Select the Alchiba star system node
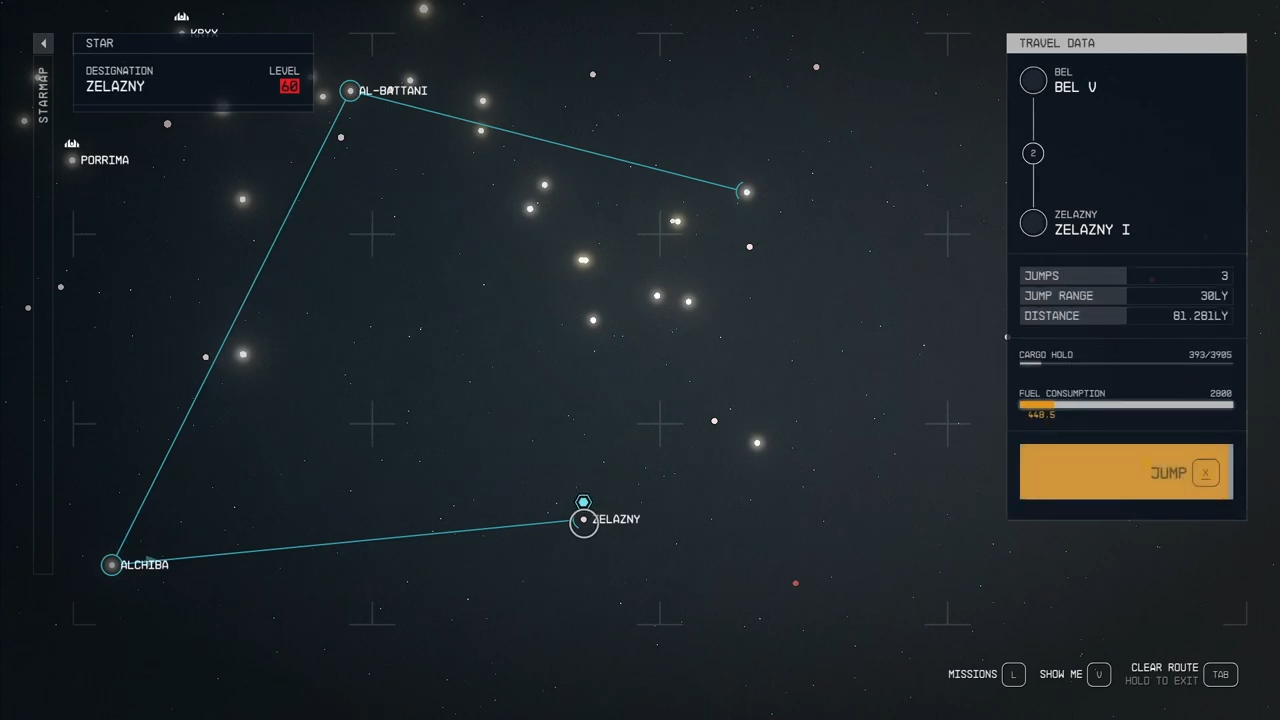1280x720 pixels. tap(111, 565)
